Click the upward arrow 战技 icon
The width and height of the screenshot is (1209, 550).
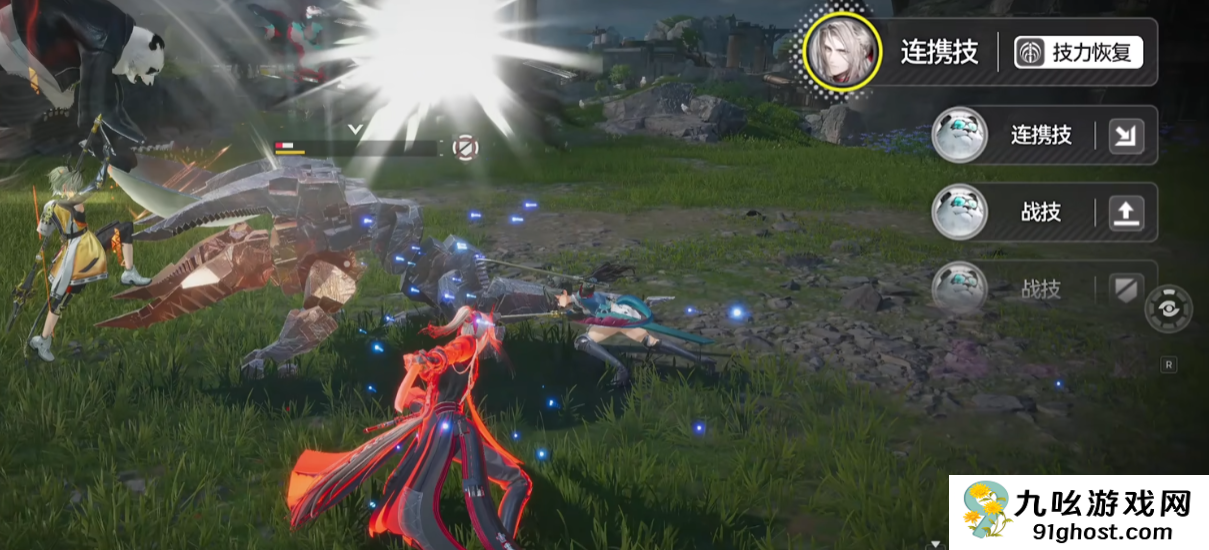1126,212
